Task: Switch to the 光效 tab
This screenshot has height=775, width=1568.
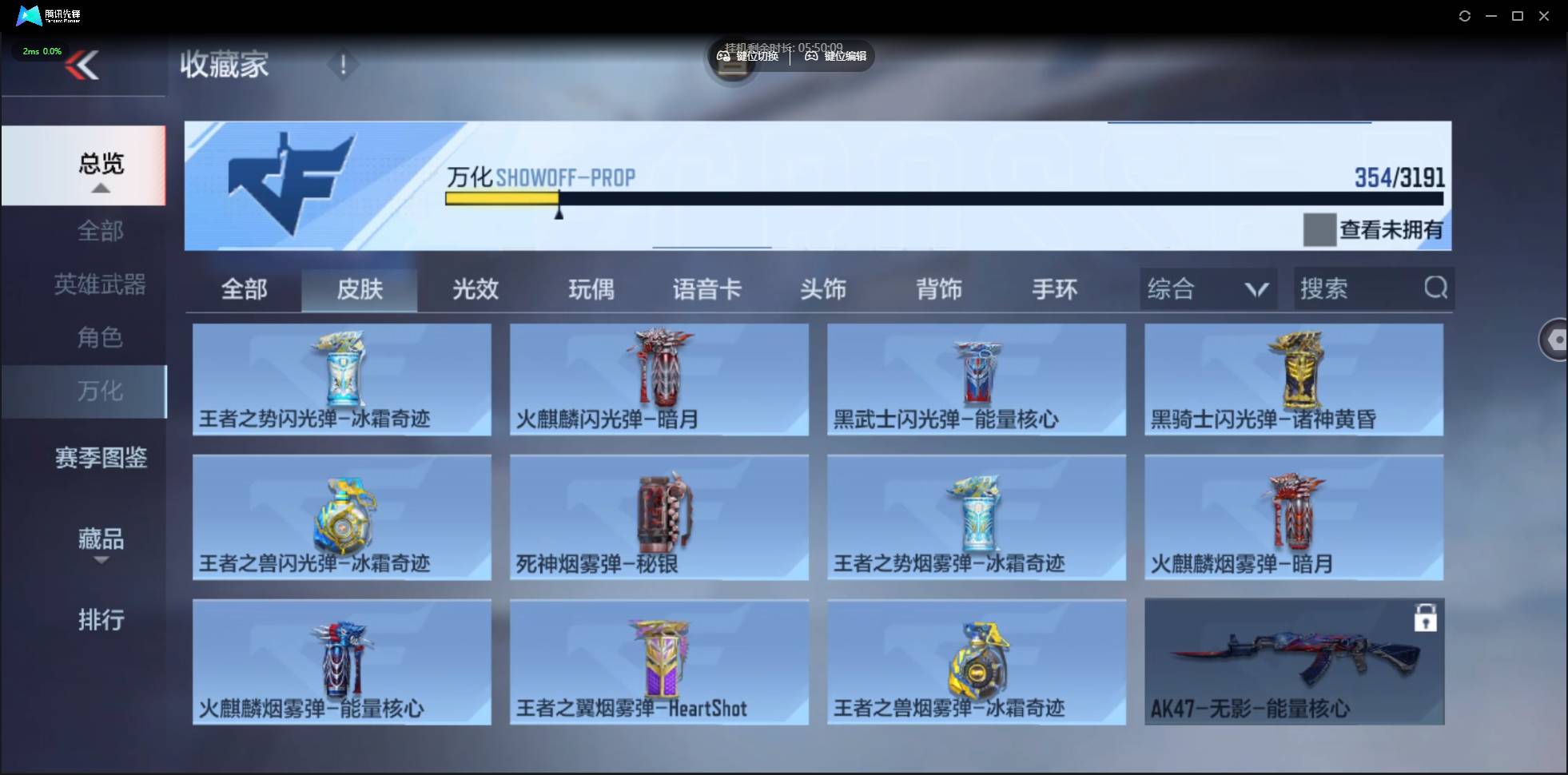Action: point(475,289)
